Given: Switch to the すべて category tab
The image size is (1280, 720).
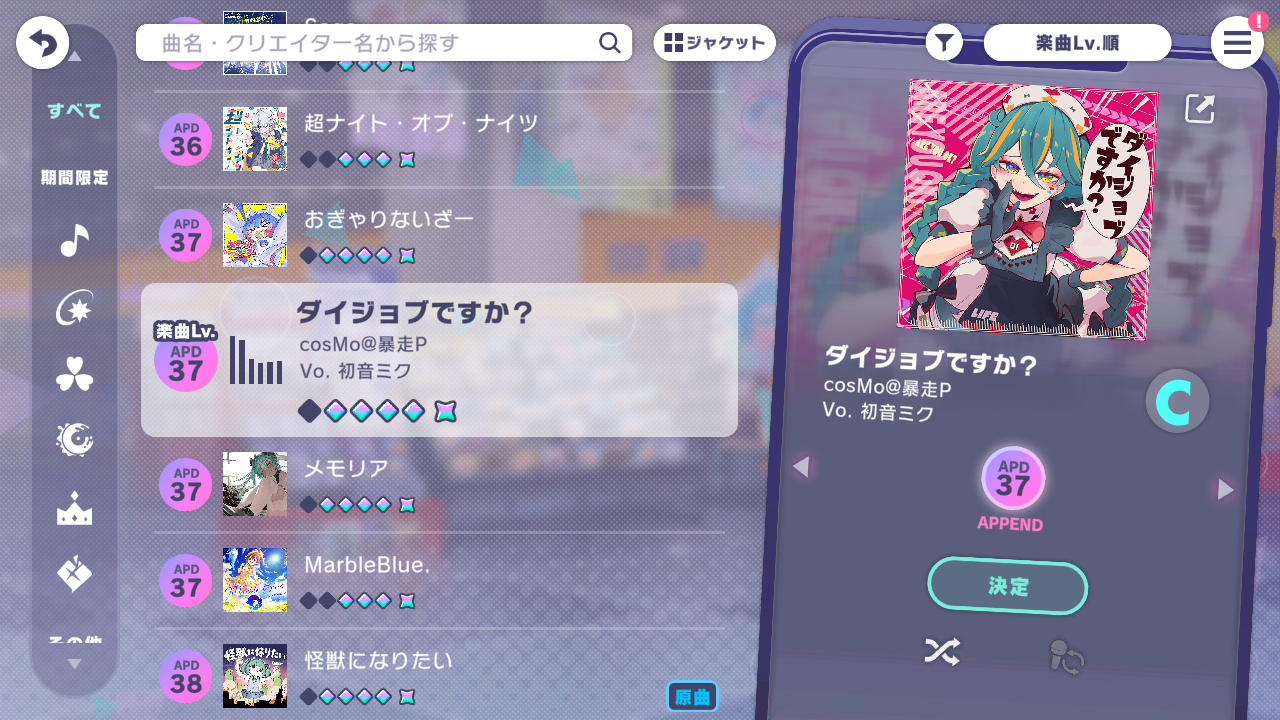Looking at the screenshot, I should (x=71, y=112).
